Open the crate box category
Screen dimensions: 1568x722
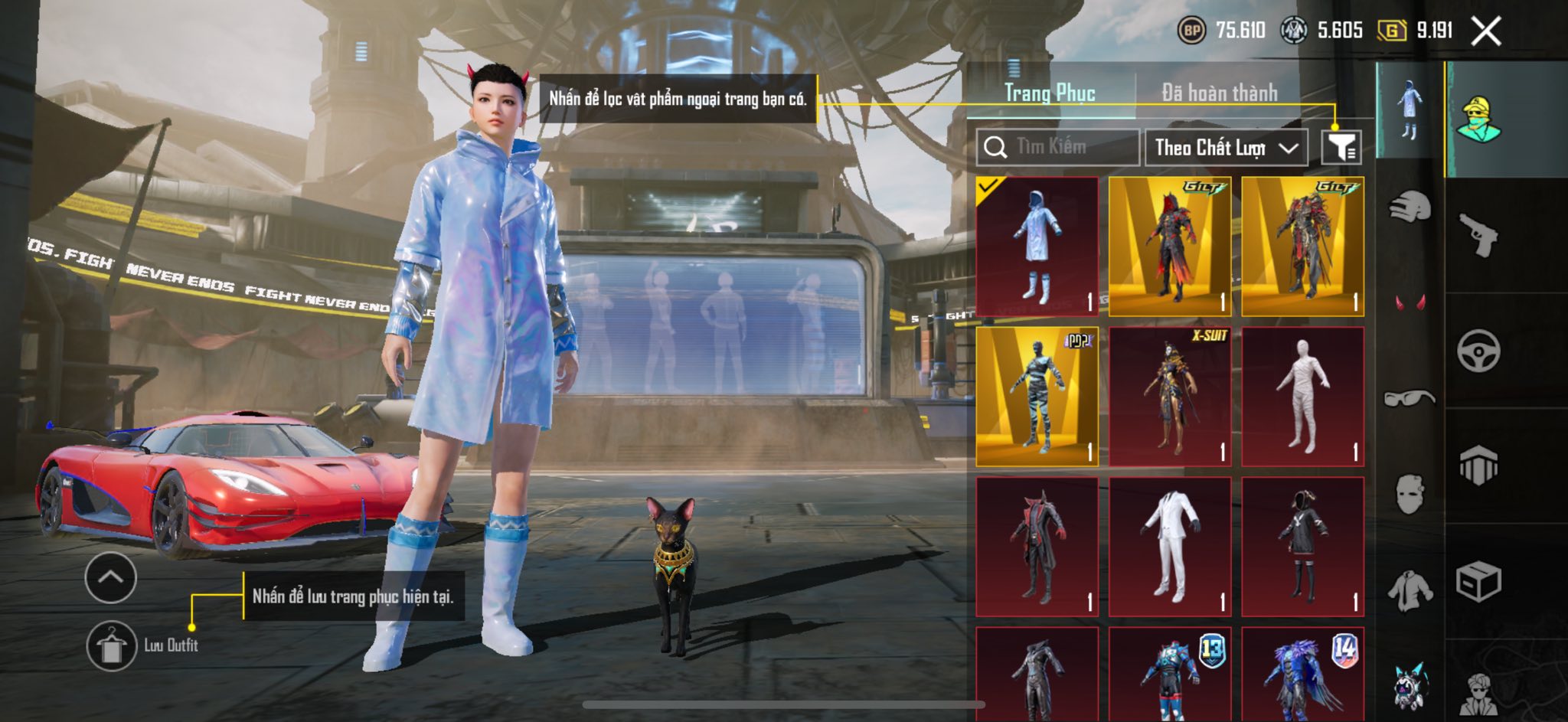1478,582
